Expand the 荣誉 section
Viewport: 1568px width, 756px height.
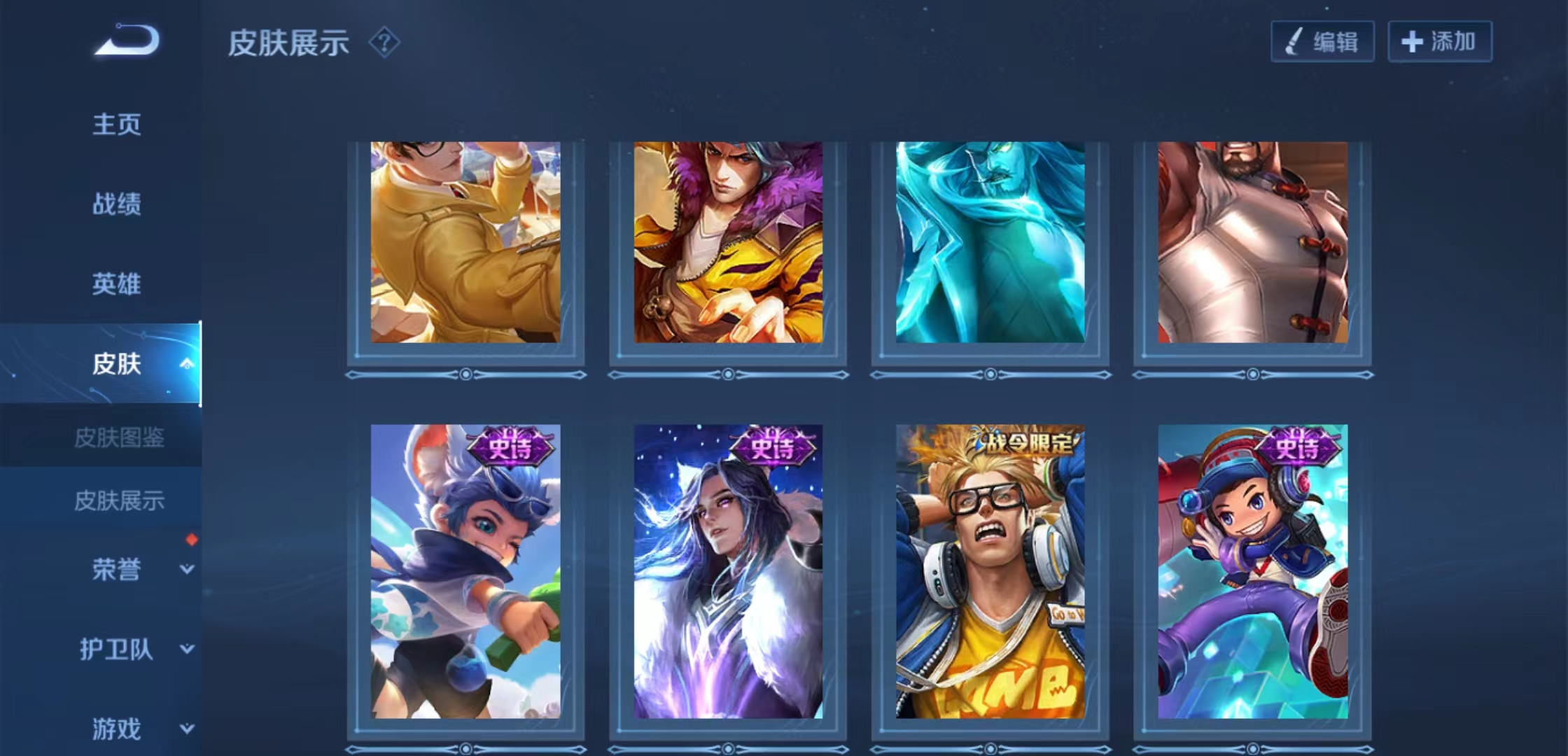(186, 569)
